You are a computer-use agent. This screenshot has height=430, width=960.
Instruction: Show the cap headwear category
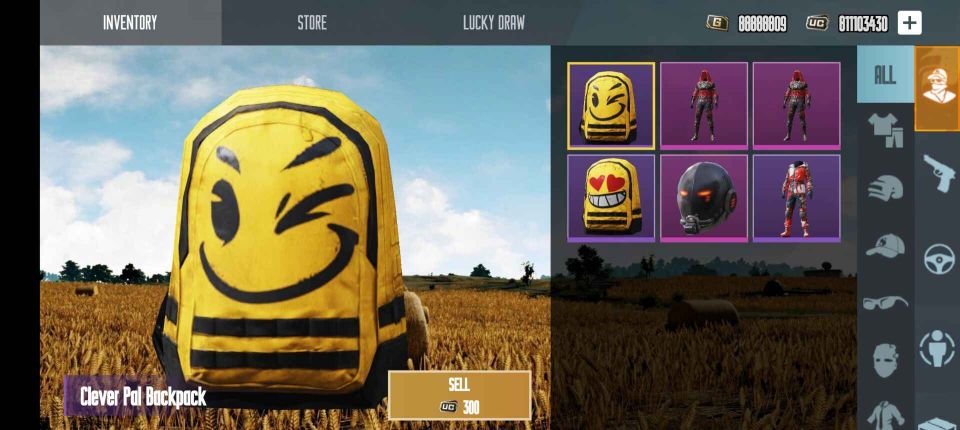885,245
